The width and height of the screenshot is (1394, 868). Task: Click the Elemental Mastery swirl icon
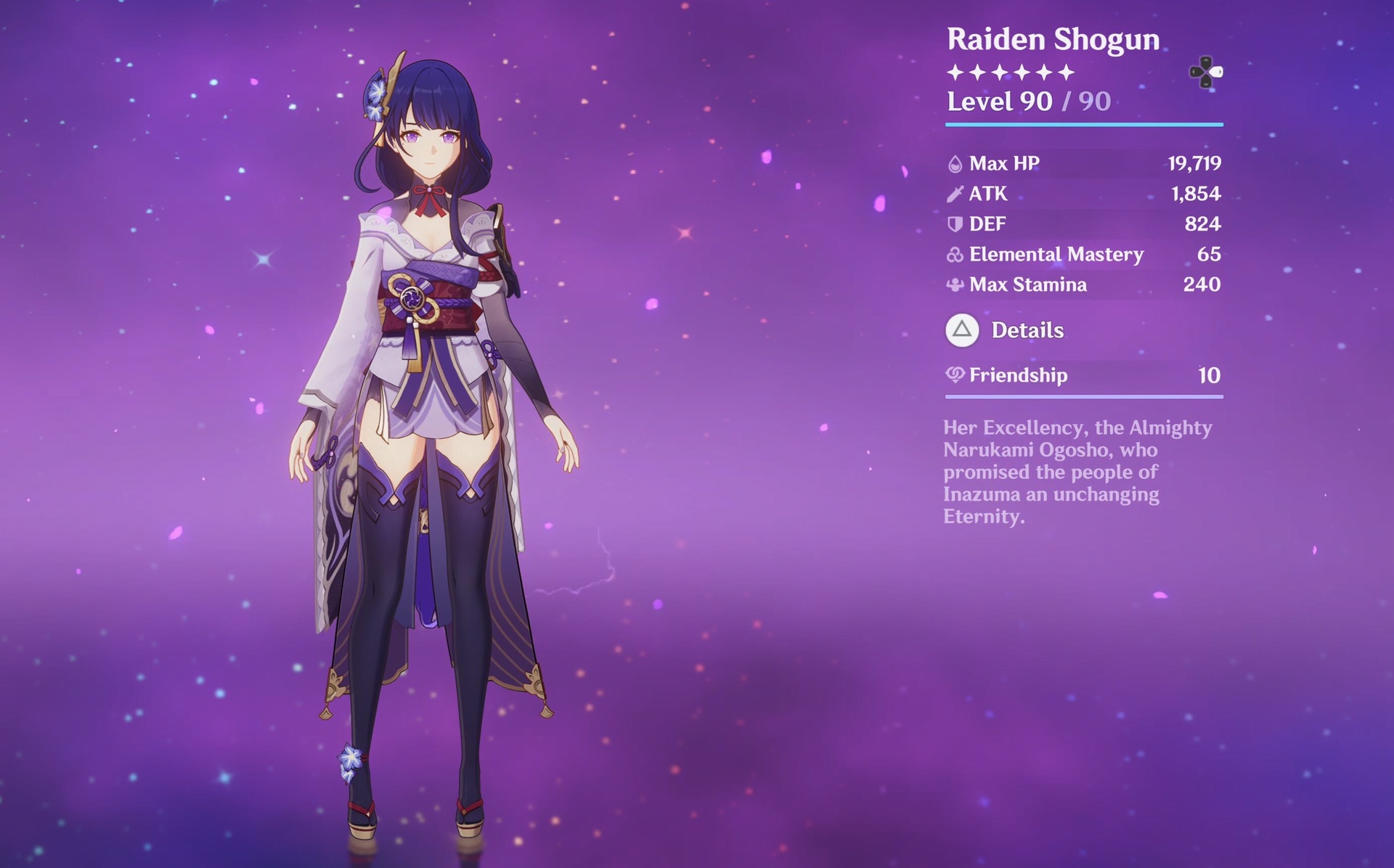click(x=955, y=254)
